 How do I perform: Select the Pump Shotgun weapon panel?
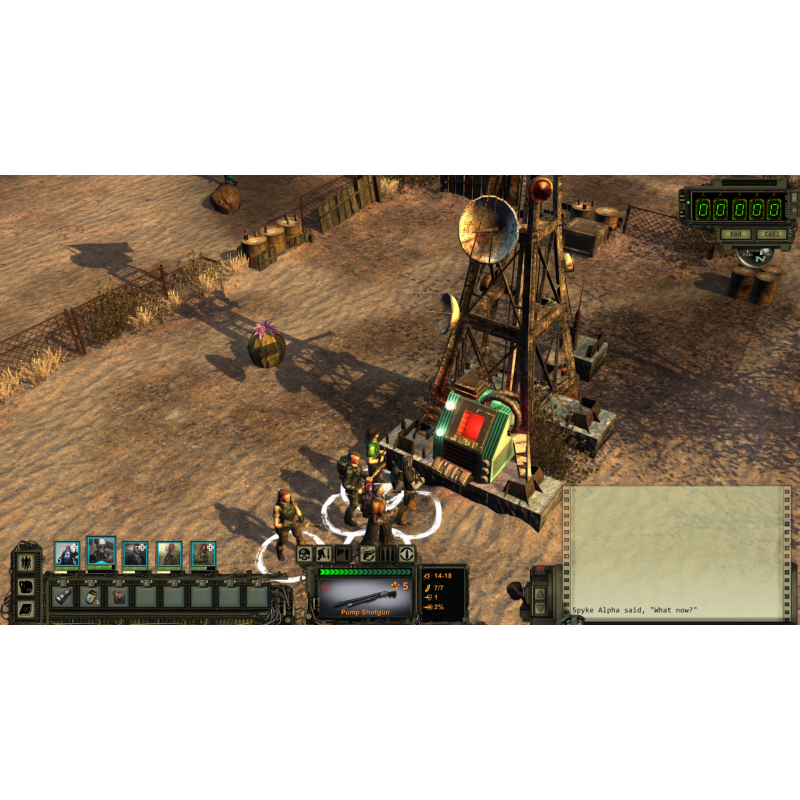(364, 597)
